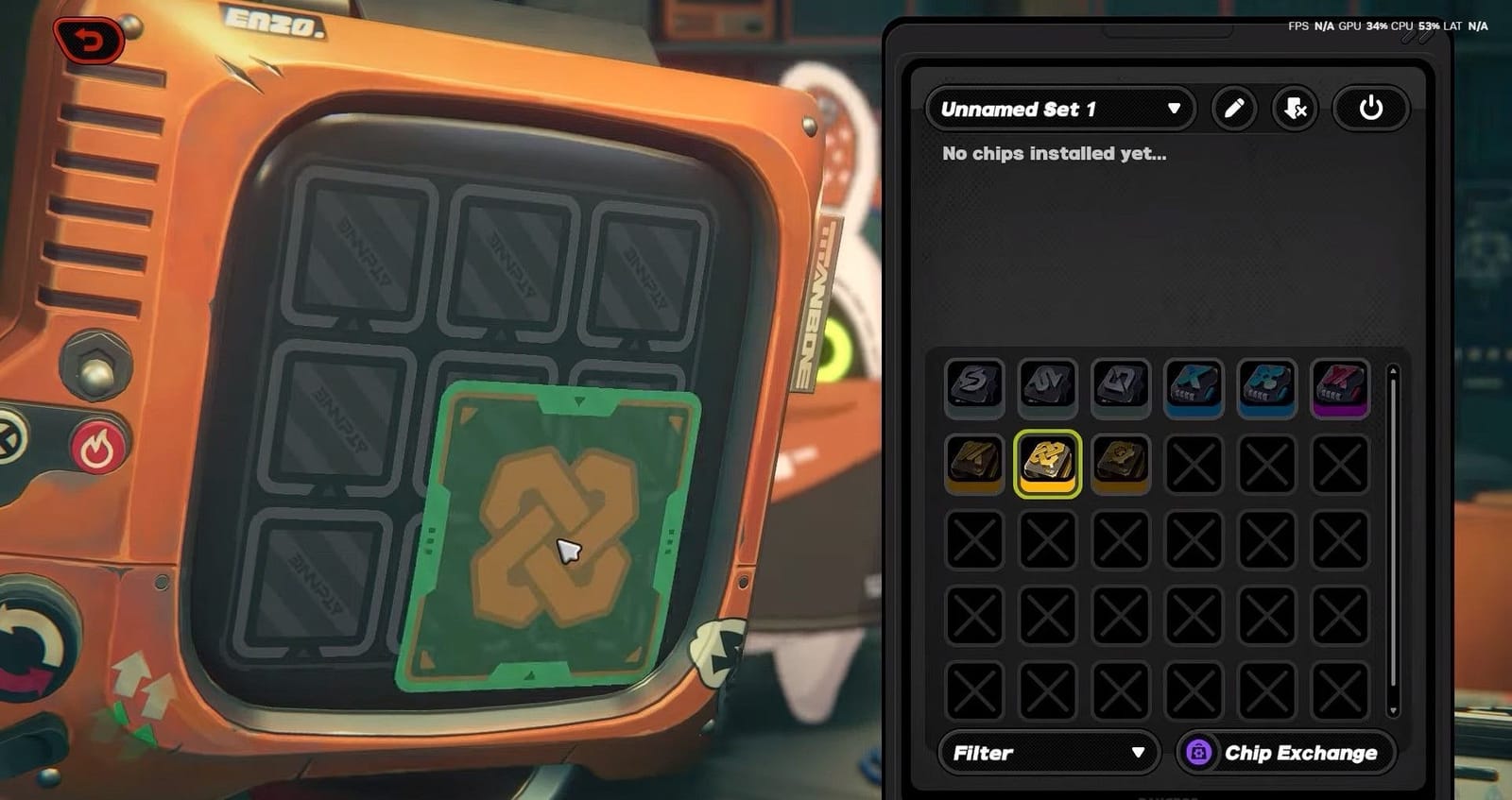Select the third gray chip in the top row
Viewport: 1512px width, 800px height.
pyautogui.click(x=1121, y=386)
